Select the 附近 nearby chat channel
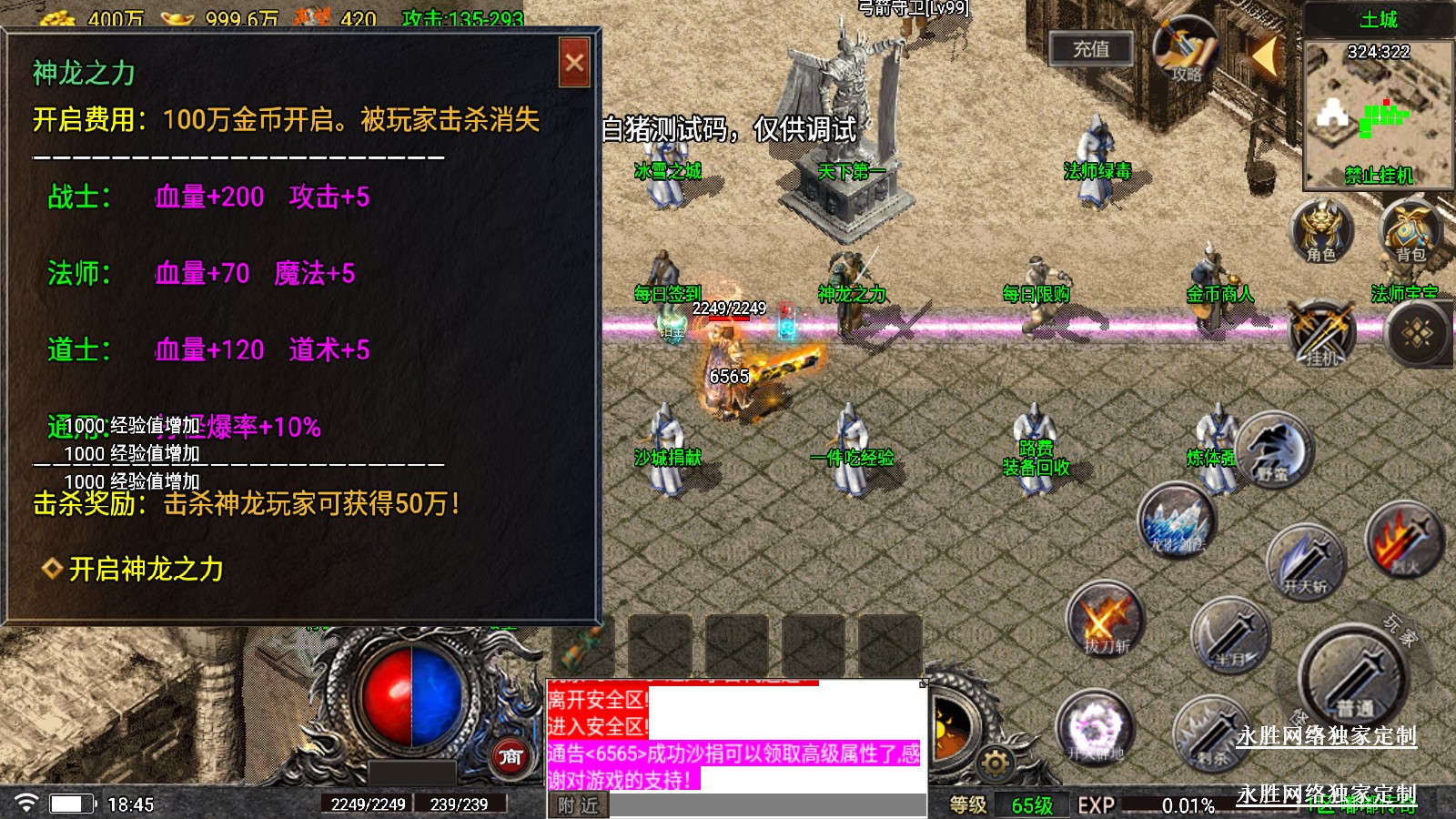Screen dimensions: 1456x819 pos(578,805)
